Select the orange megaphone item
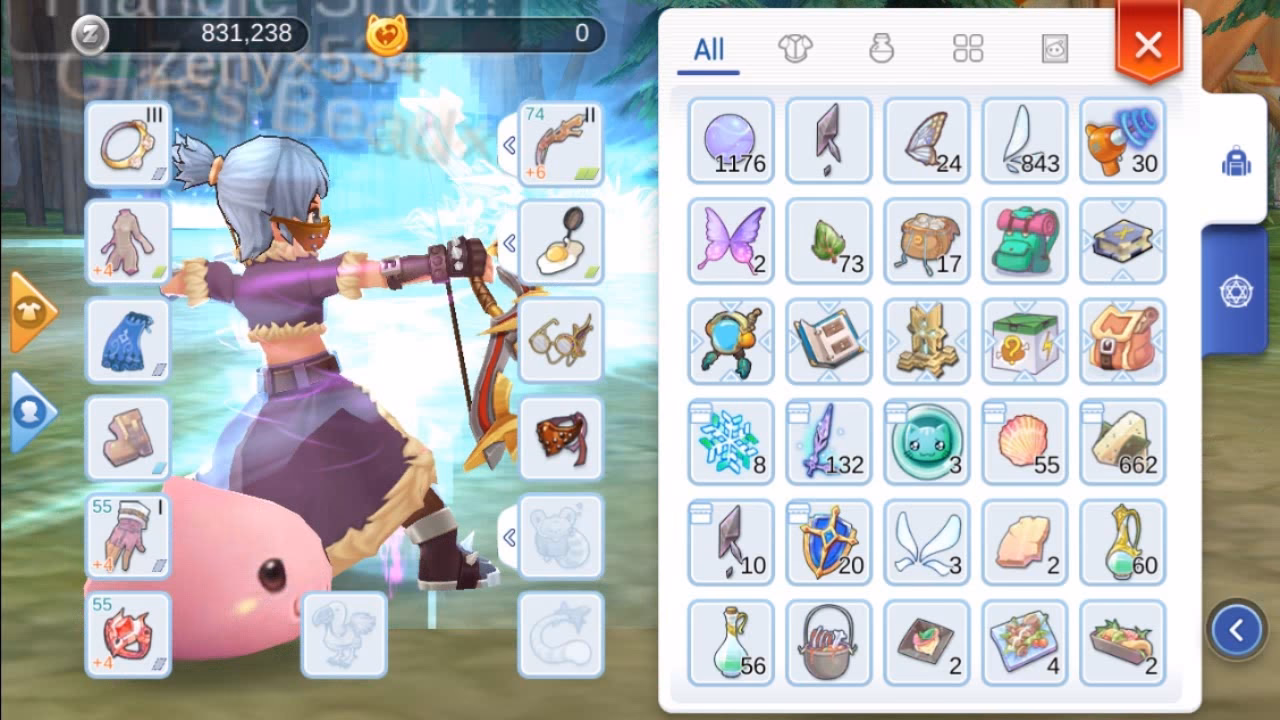Screen dimensions: 1280x720 coord(1122,142)
